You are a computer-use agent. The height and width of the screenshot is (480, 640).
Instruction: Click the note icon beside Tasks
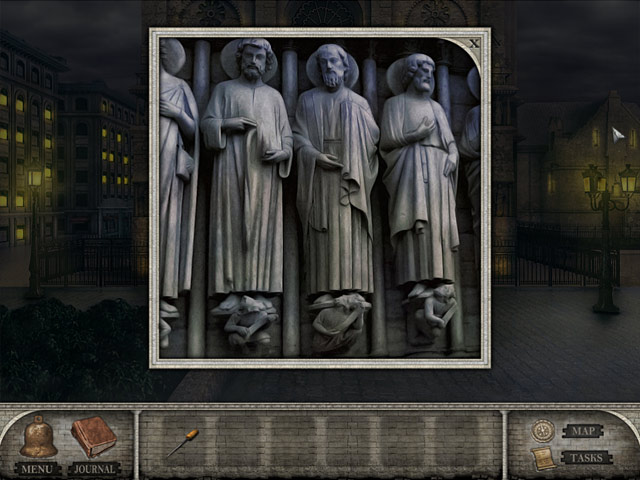[542, 458]
